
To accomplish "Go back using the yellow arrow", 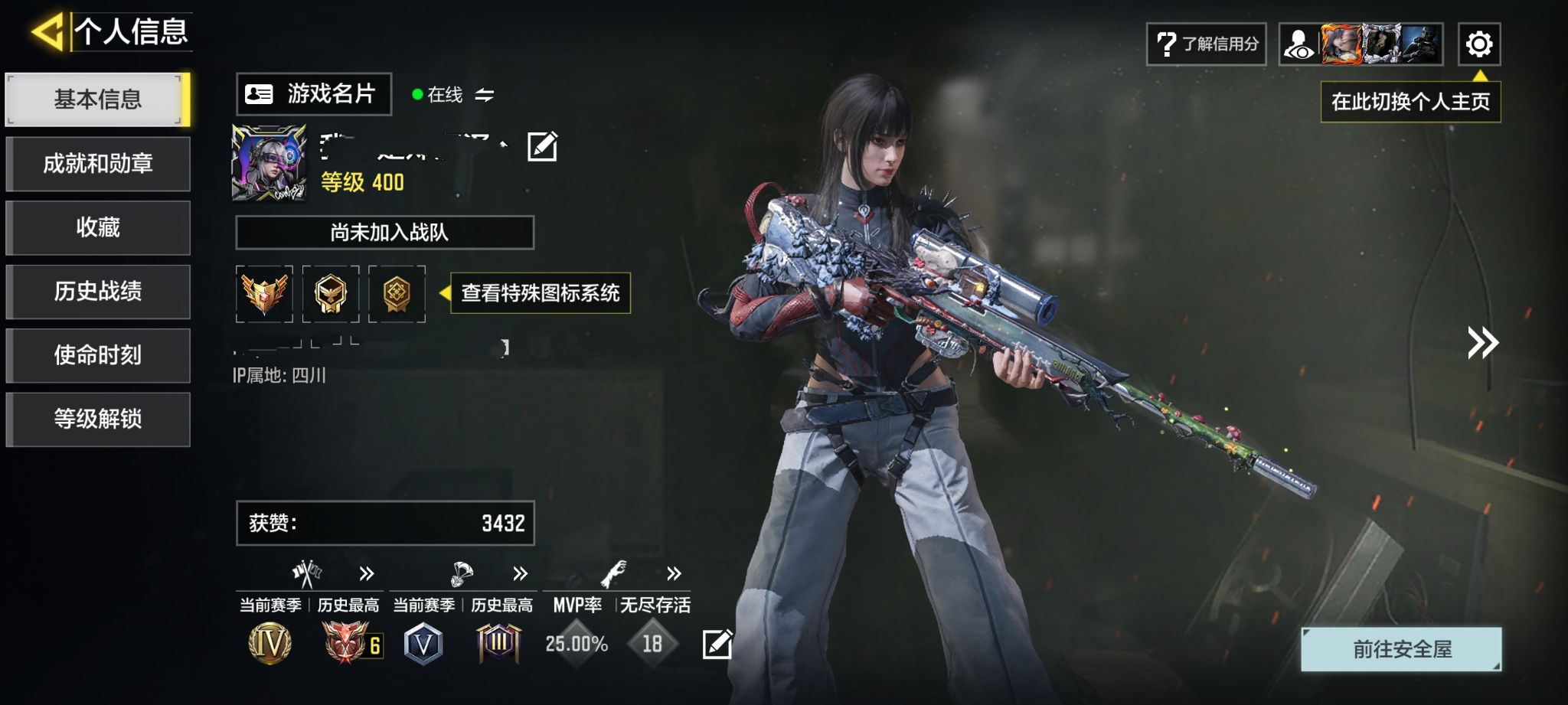I will [47, 32].
